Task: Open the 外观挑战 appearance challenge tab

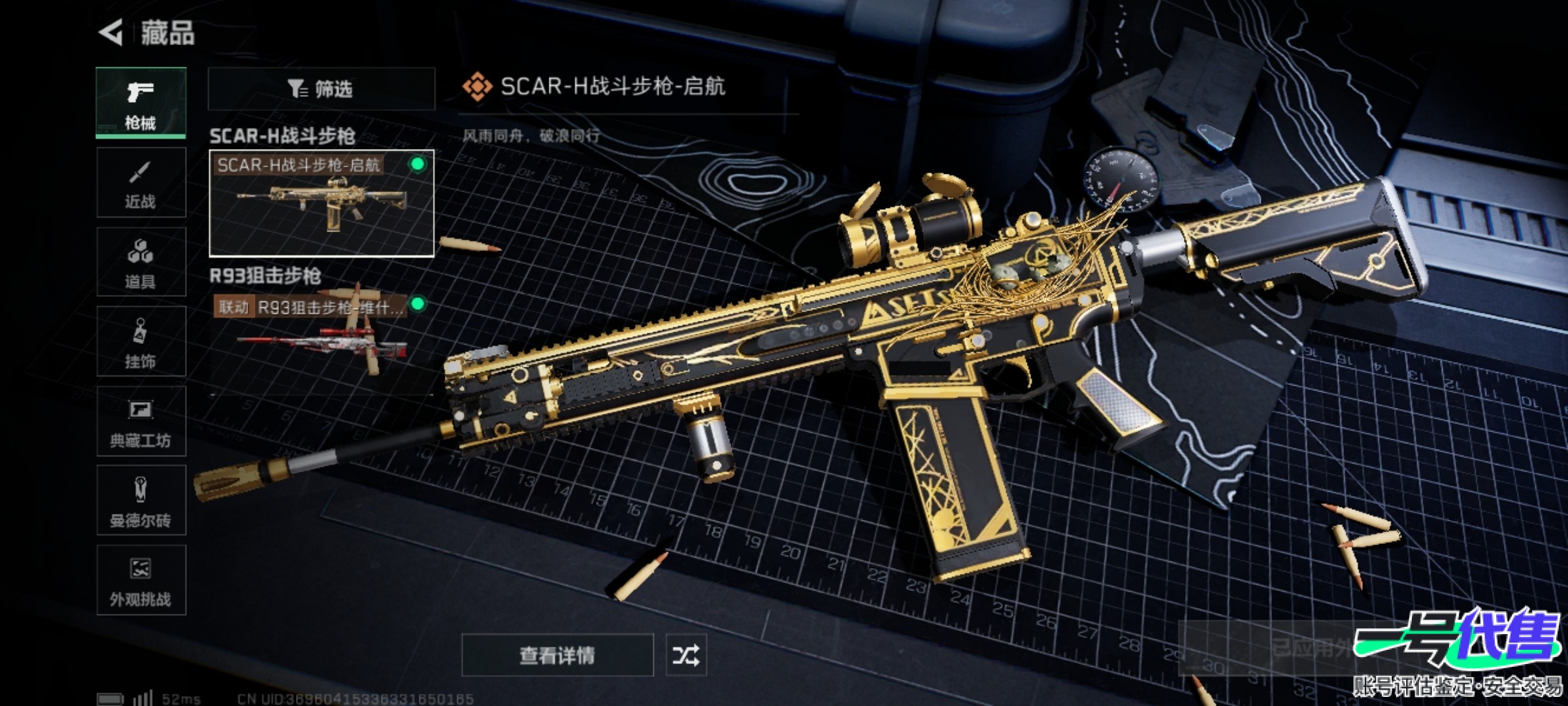Action: pos(140,580)
